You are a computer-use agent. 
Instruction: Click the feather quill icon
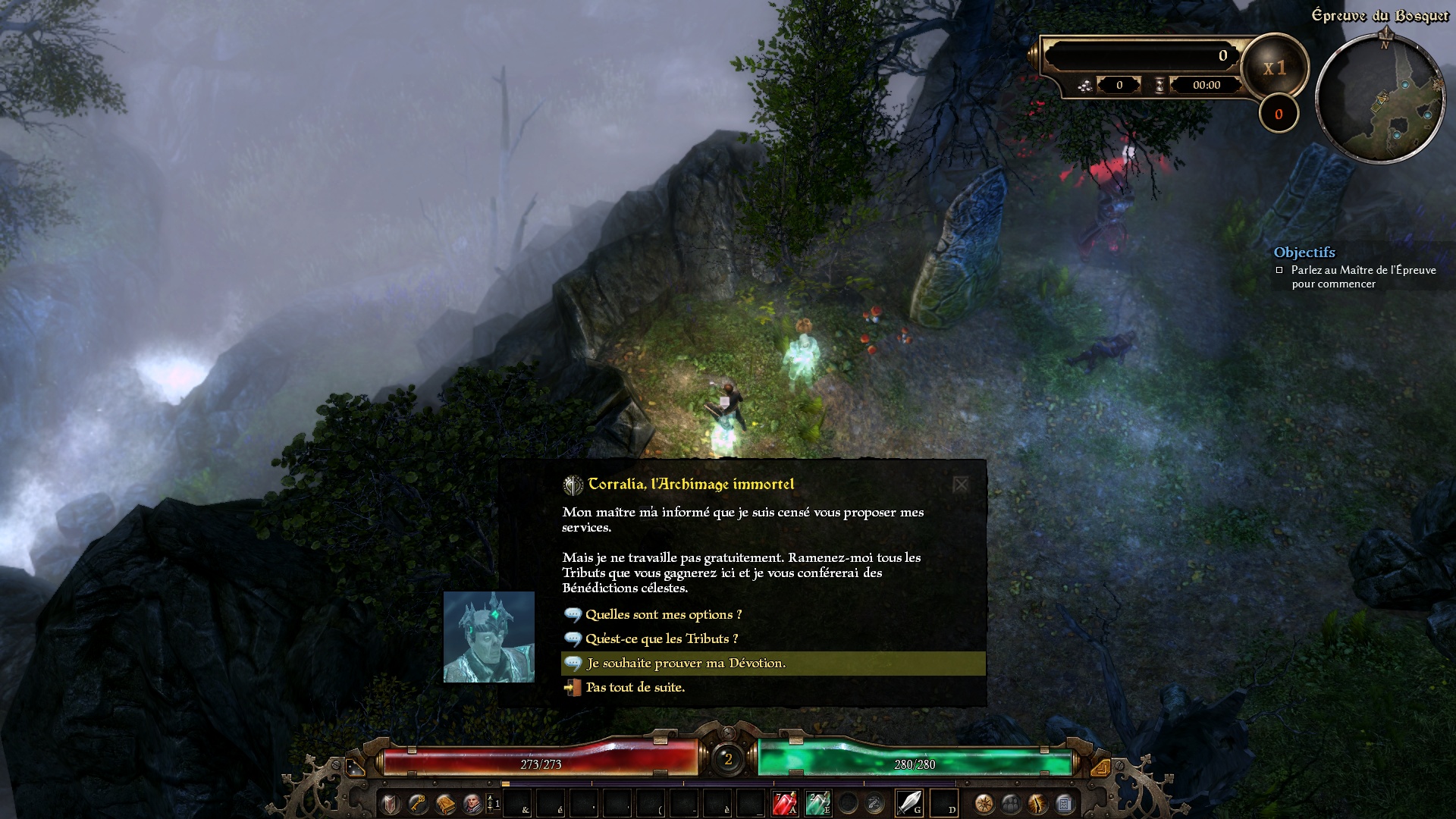(1037, 803)
